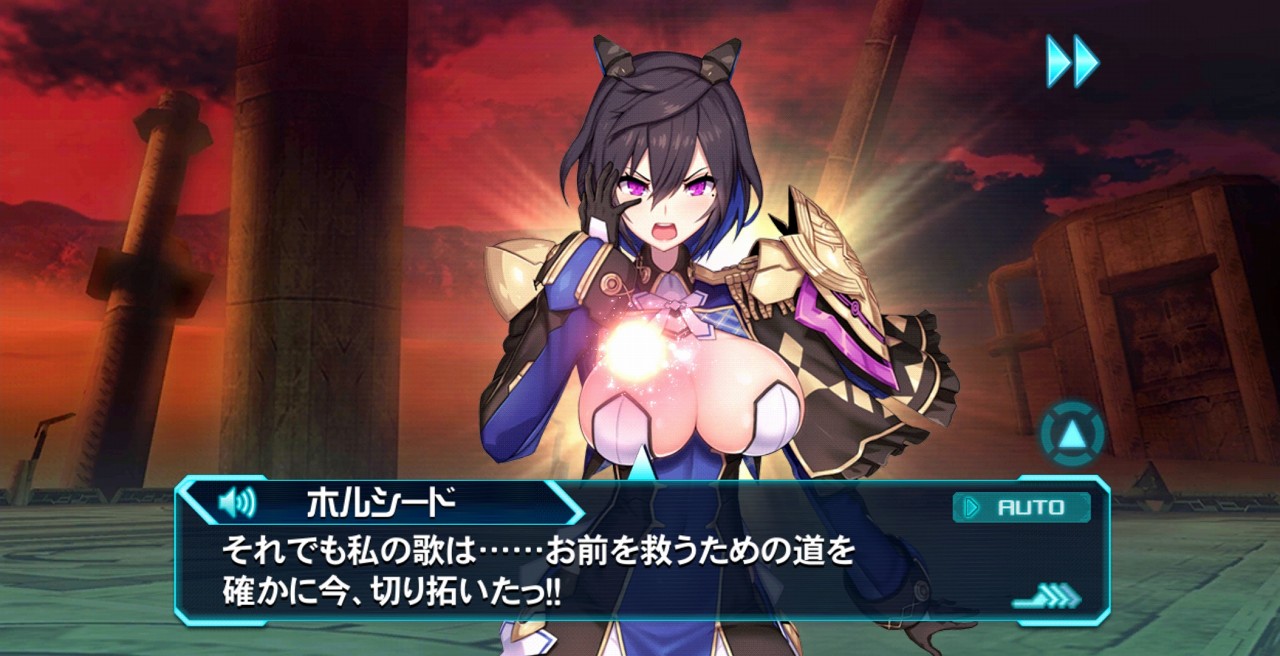Toggle AUTO dialogue playback
Image resolution: width=1280 pixels, height=656 pixels.
(1020, 507)
